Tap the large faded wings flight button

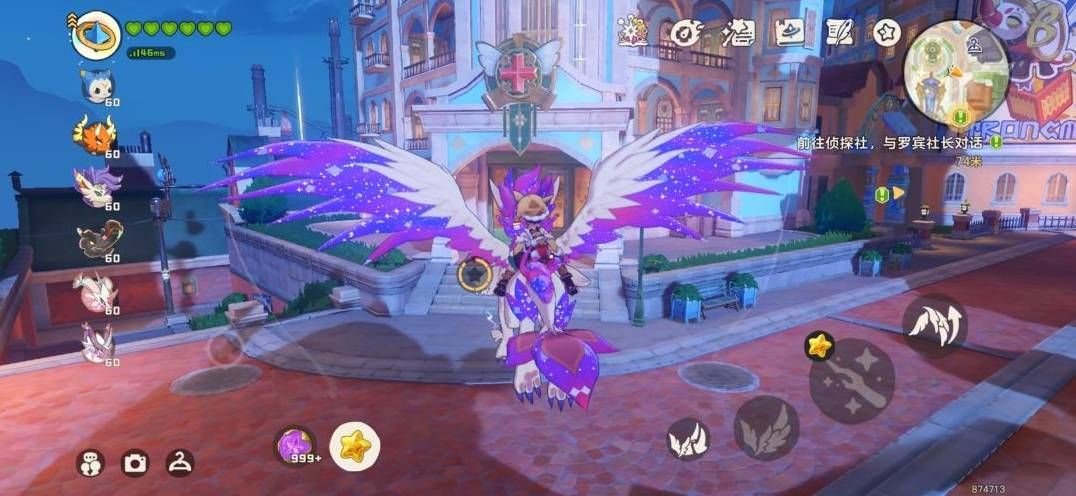(766, 428)
